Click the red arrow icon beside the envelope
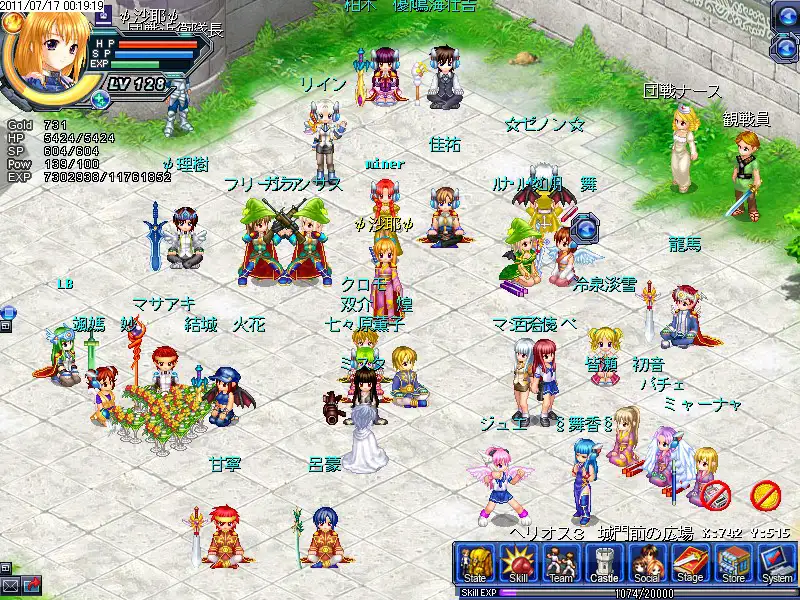 pyautogui.click(x=32, y=585)
